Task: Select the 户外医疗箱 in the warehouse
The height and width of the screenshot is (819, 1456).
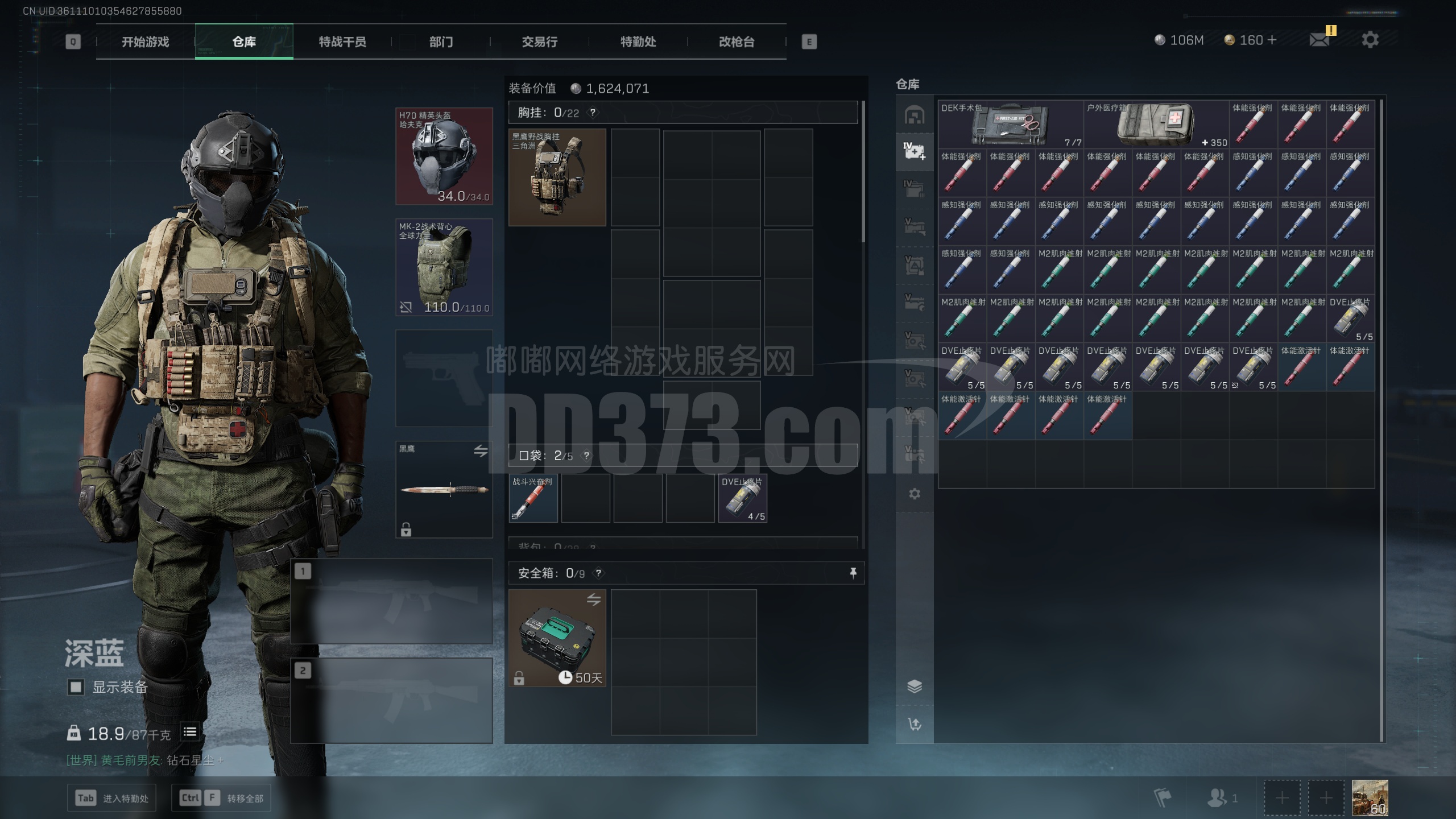Action: 1156,124
